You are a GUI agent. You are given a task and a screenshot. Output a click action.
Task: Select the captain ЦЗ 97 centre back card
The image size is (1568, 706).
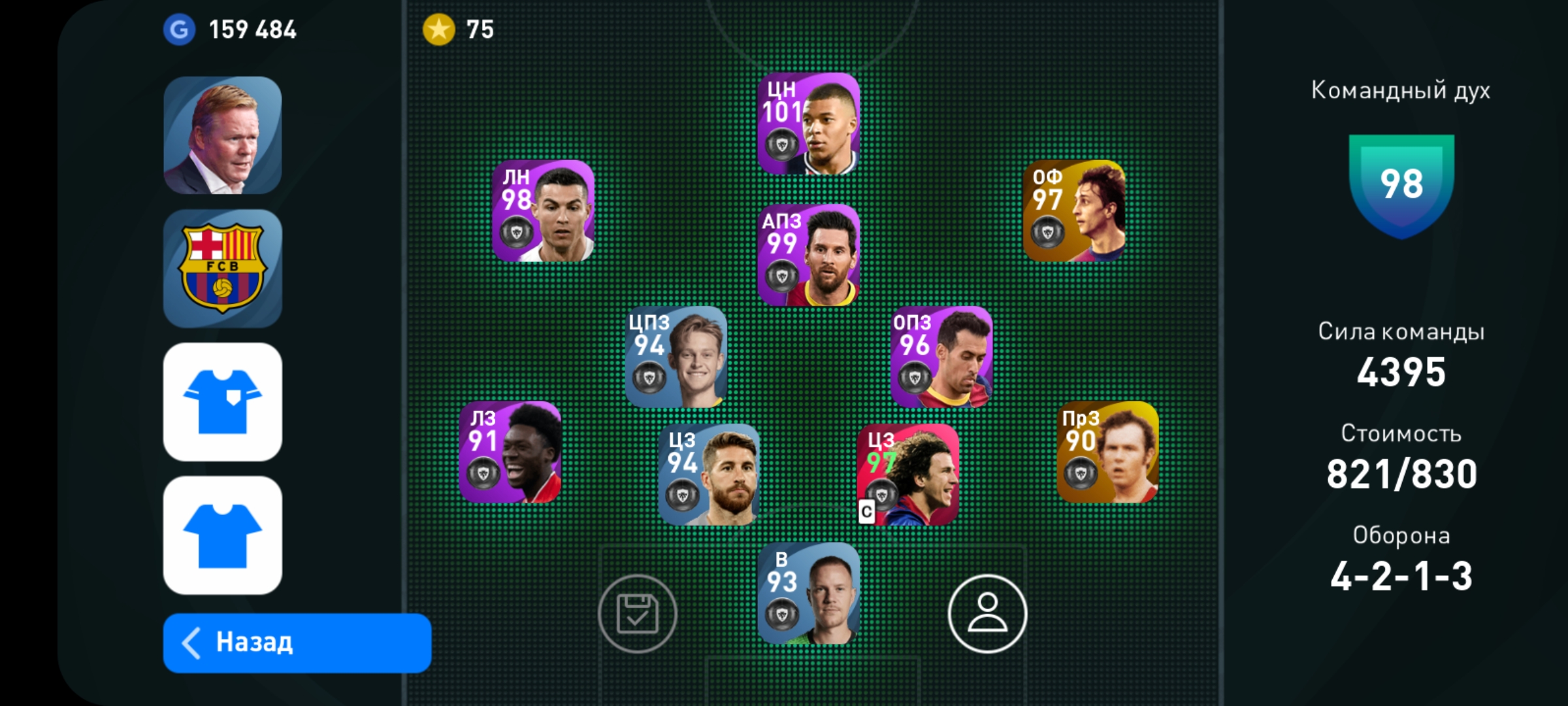[x=908, y=474]
